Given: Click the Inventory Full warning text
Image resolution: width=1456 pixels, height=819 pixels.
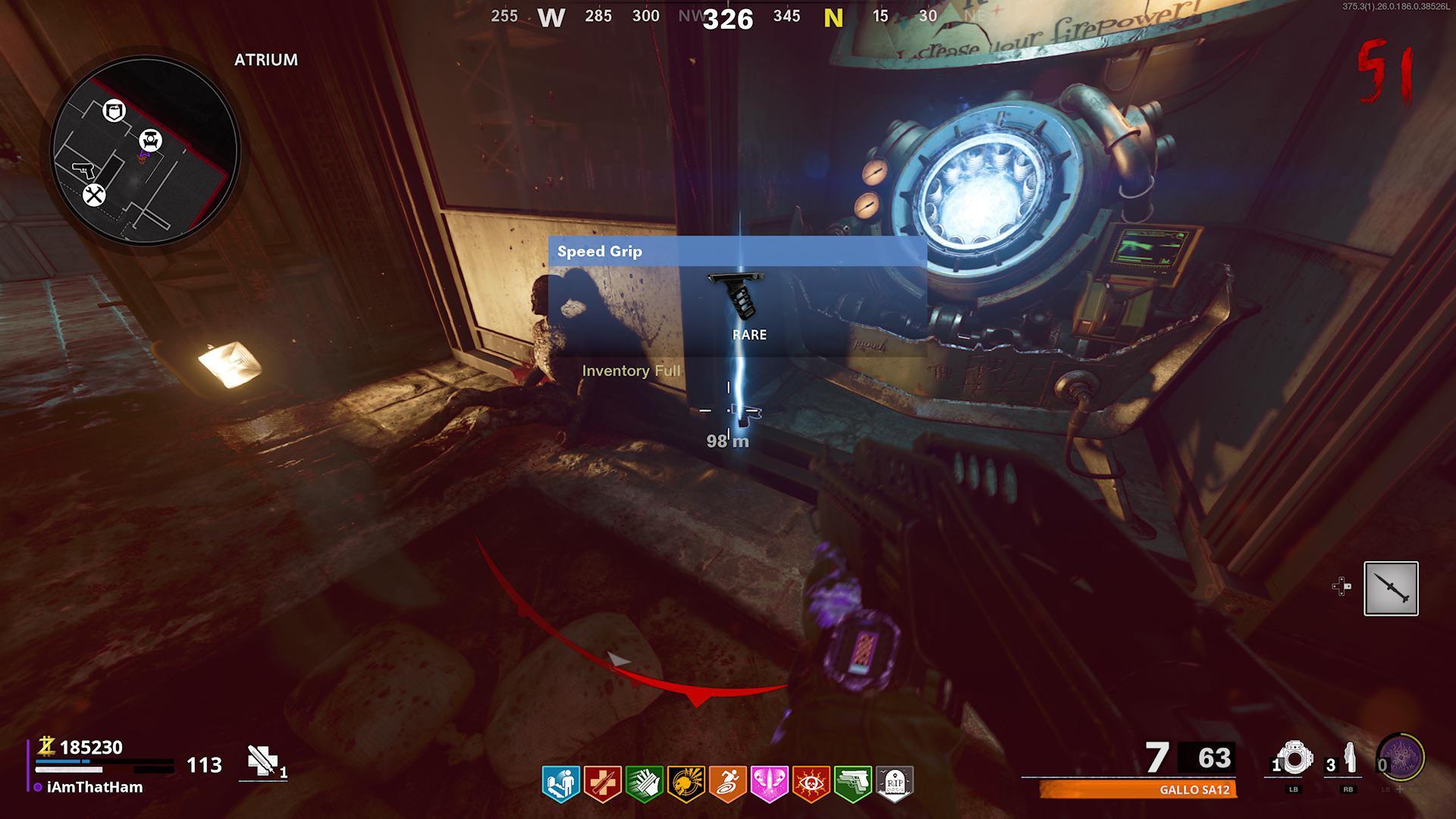Looking at the screenshot, I should coord(630,371).
